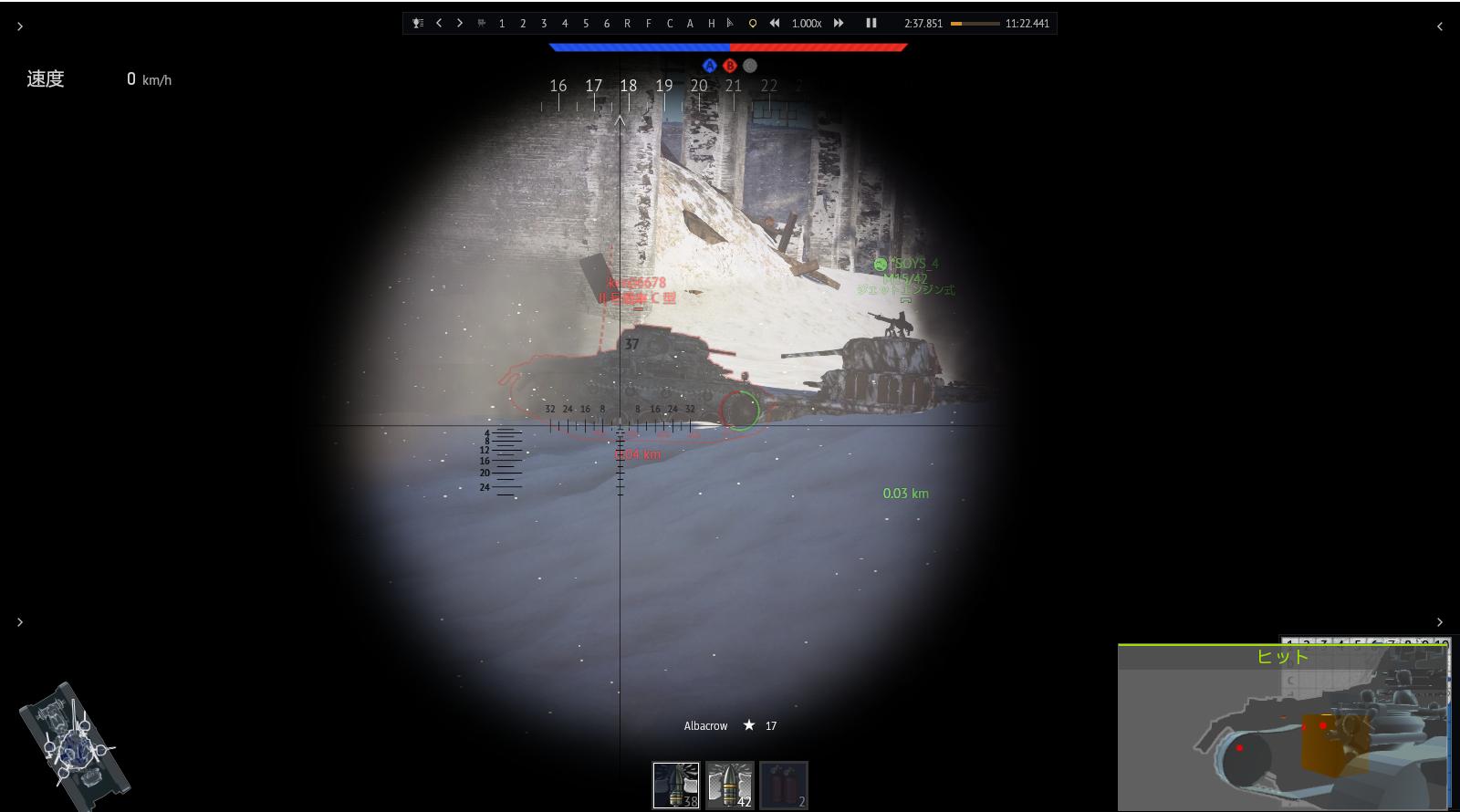Switch to player view 6
Viewport: 1460px width, 812px height.
tap(605, 22)
